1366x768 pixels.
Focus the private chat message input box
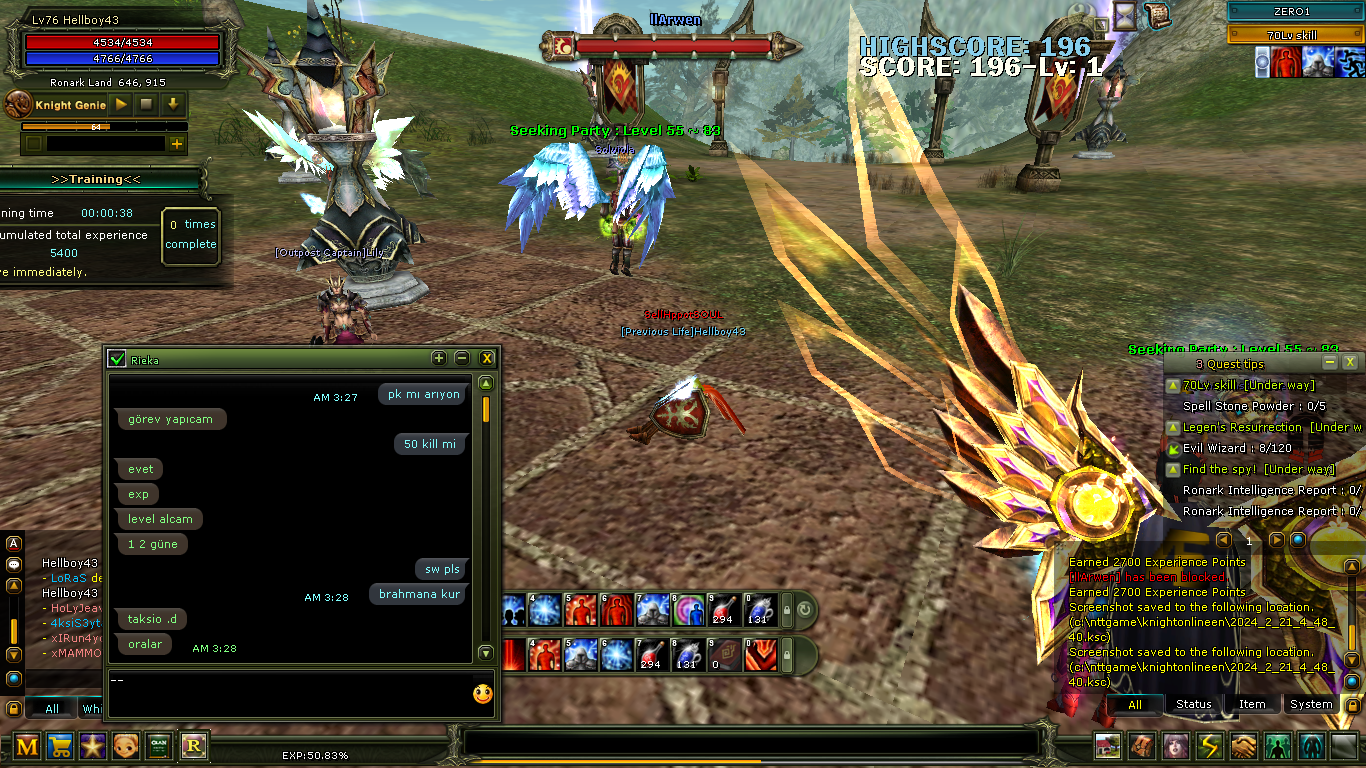tap(285, 692)
